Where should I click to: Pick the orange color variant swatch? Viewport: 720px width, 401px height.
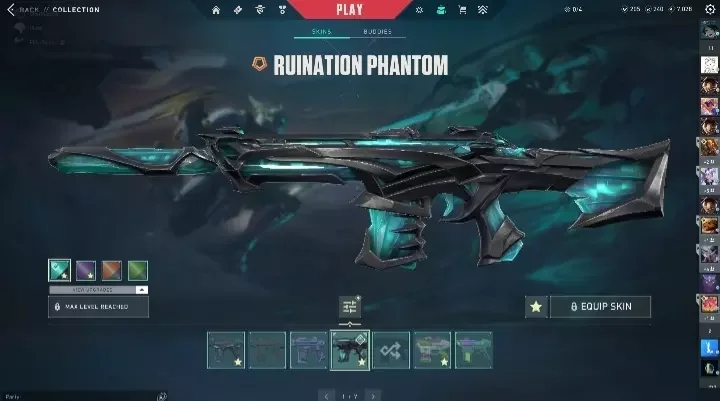112,269
